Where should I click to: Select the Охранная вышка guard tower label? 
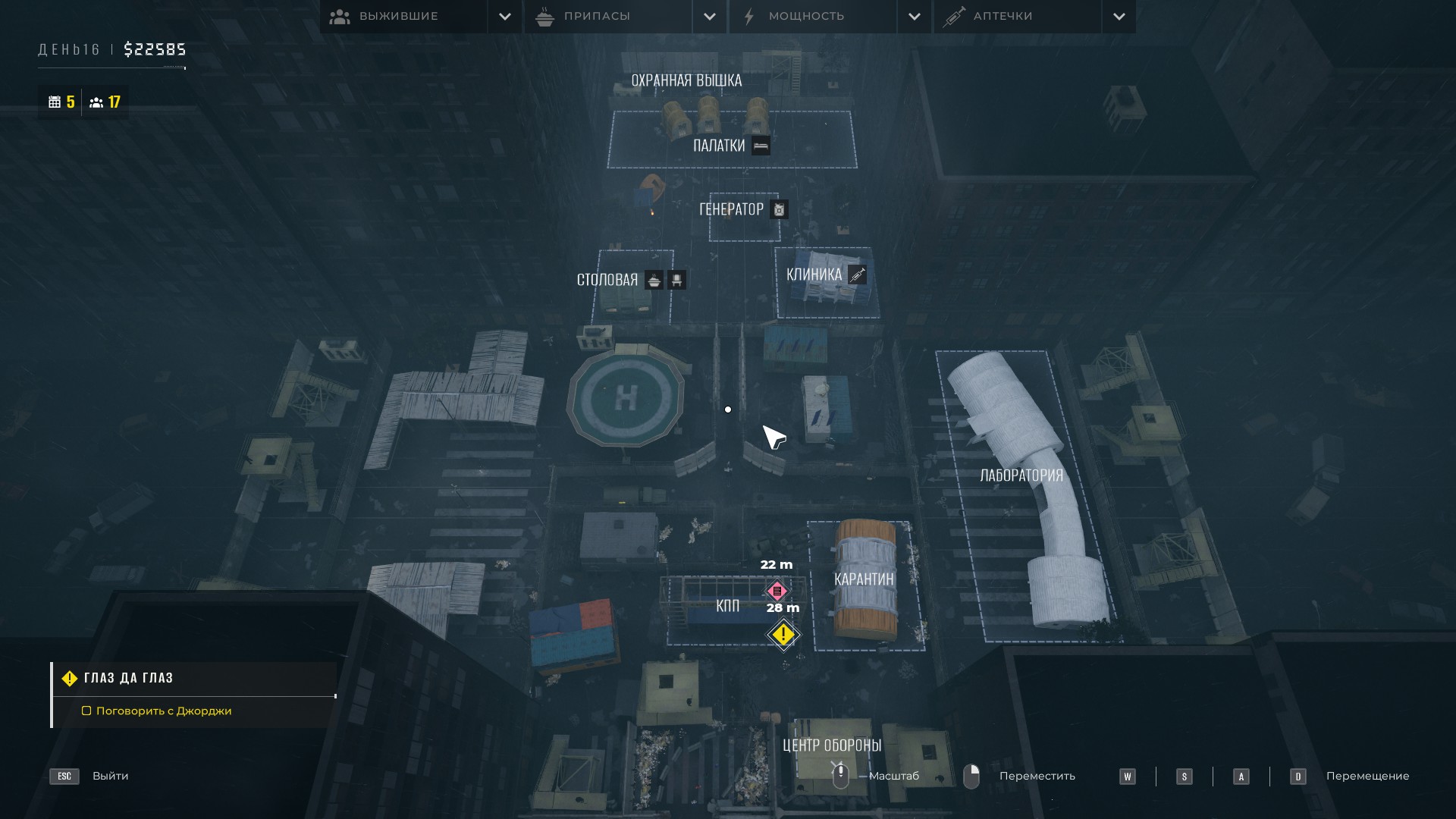point(686,80)
